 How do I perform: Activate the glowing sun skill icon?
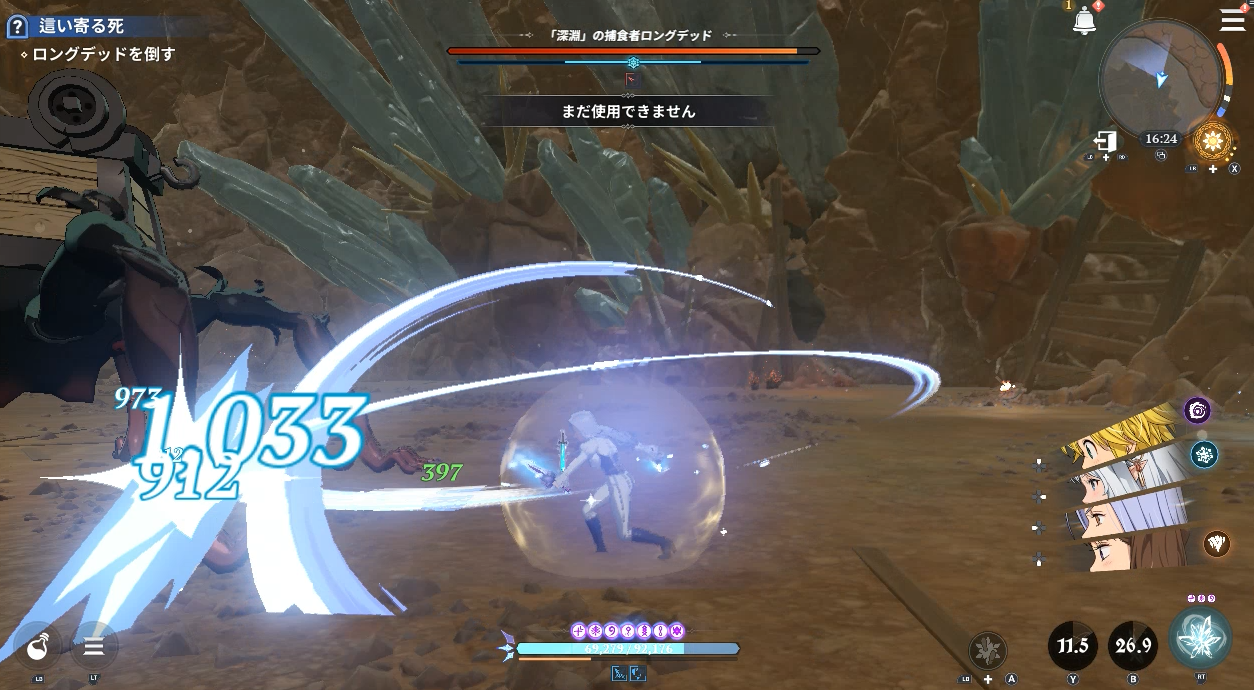1213,140
